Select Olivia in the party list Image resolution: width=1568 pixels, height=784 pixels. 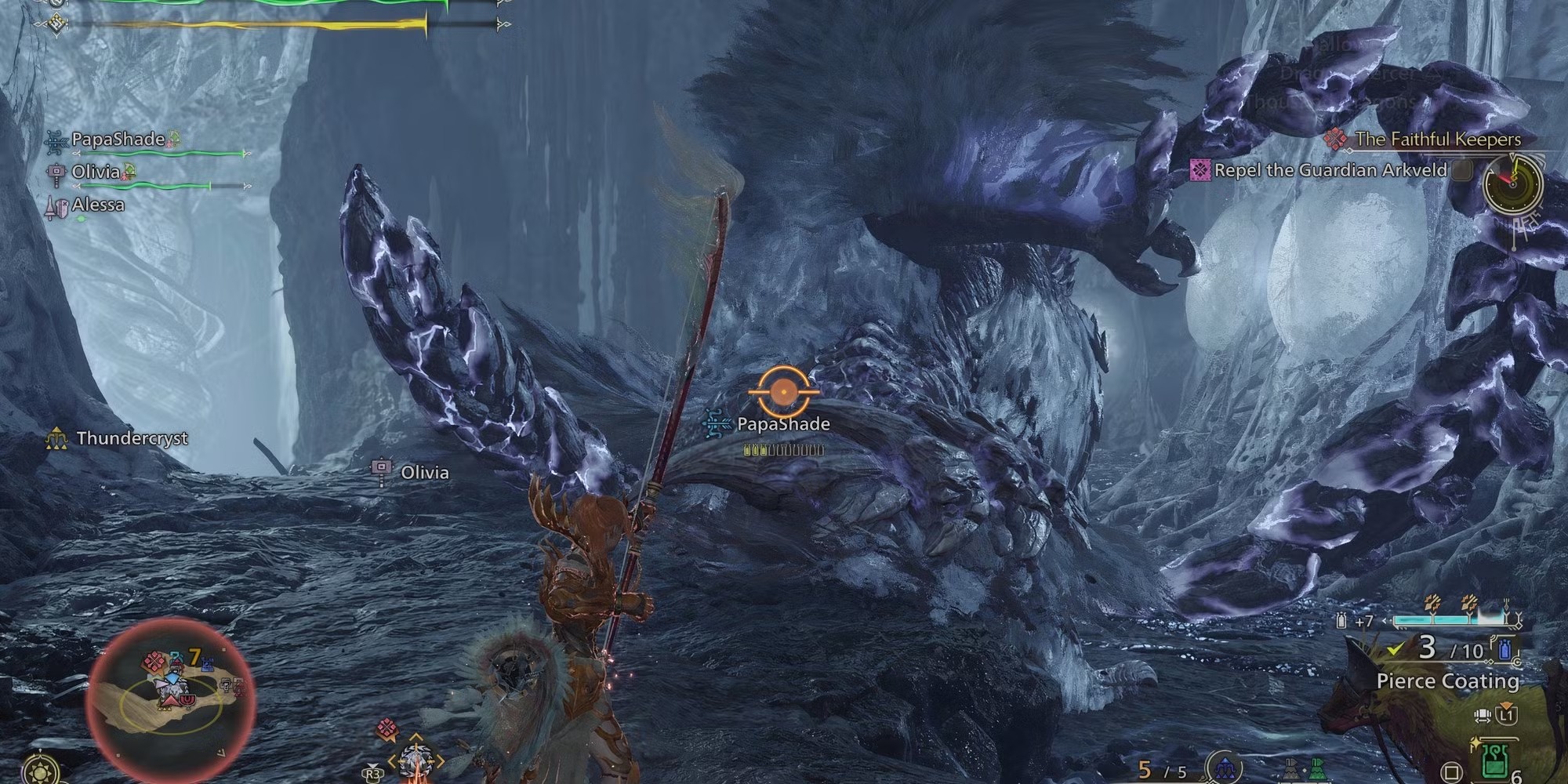[96, 172]
